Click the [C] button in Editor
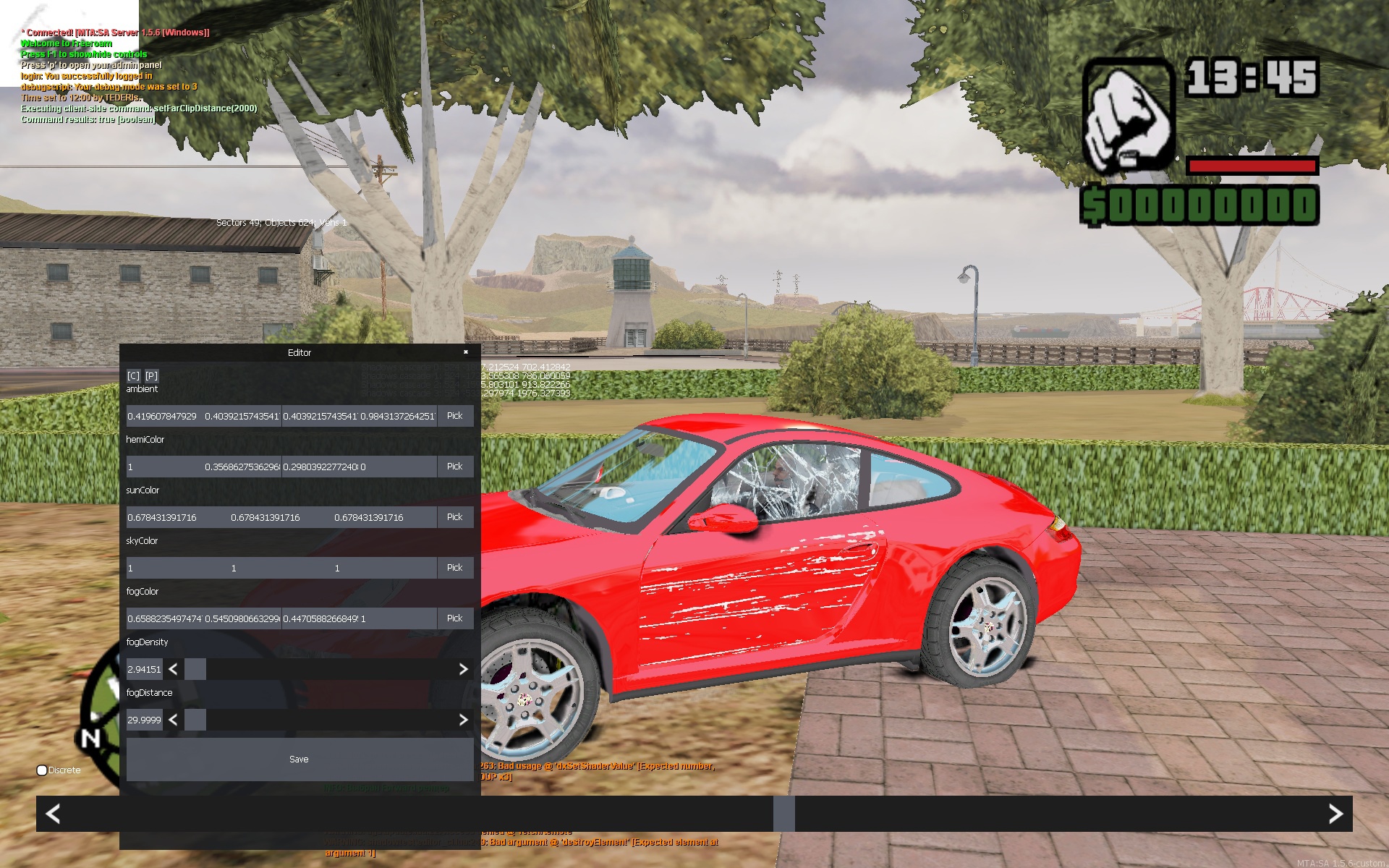Image resolution: width=1389 pixels, height=868 pixels. tap(133, 375)
